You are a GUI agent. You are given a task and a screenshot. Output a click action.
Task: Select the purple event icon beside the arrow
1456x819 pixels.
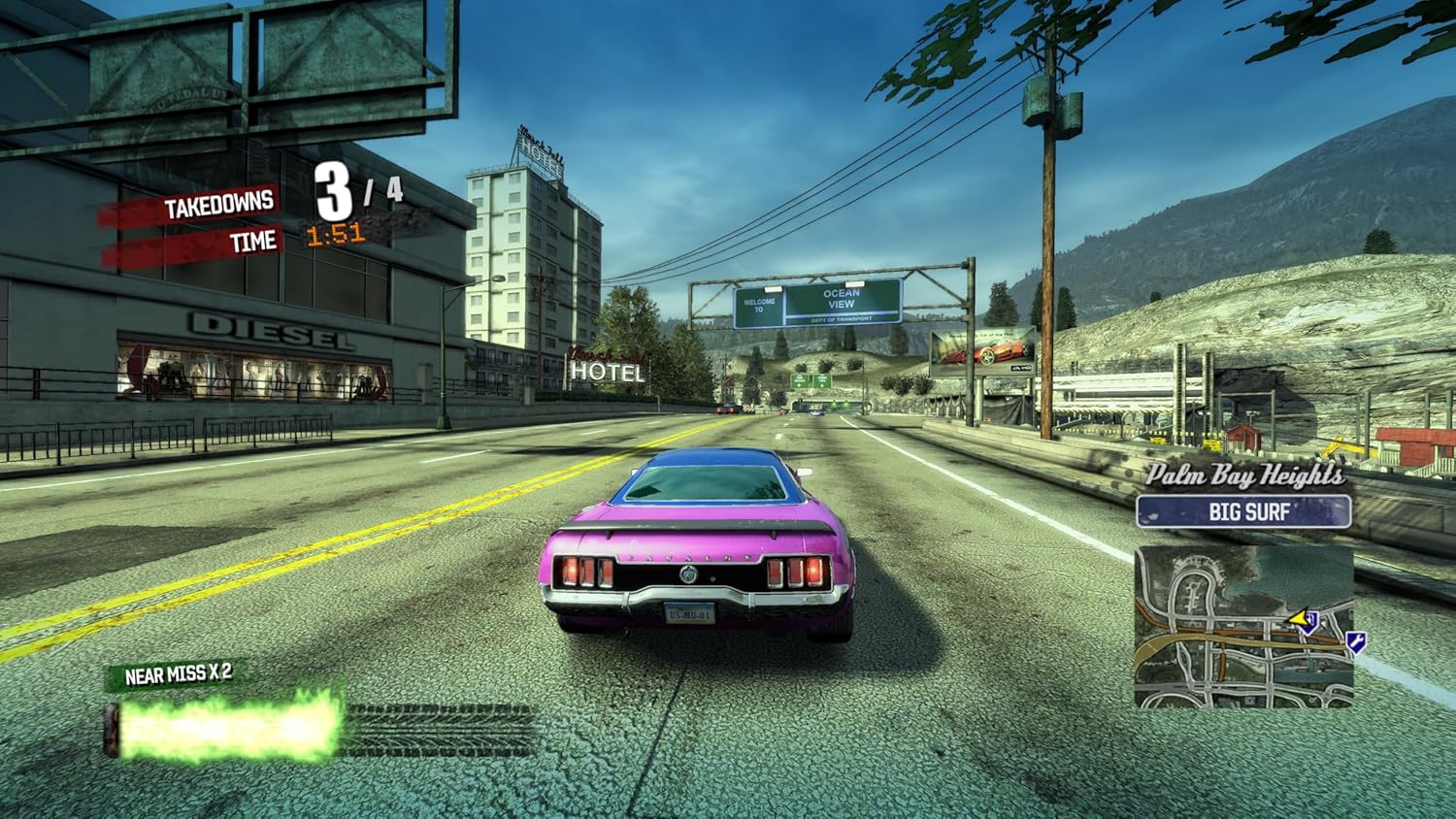tap(1310, 623)
